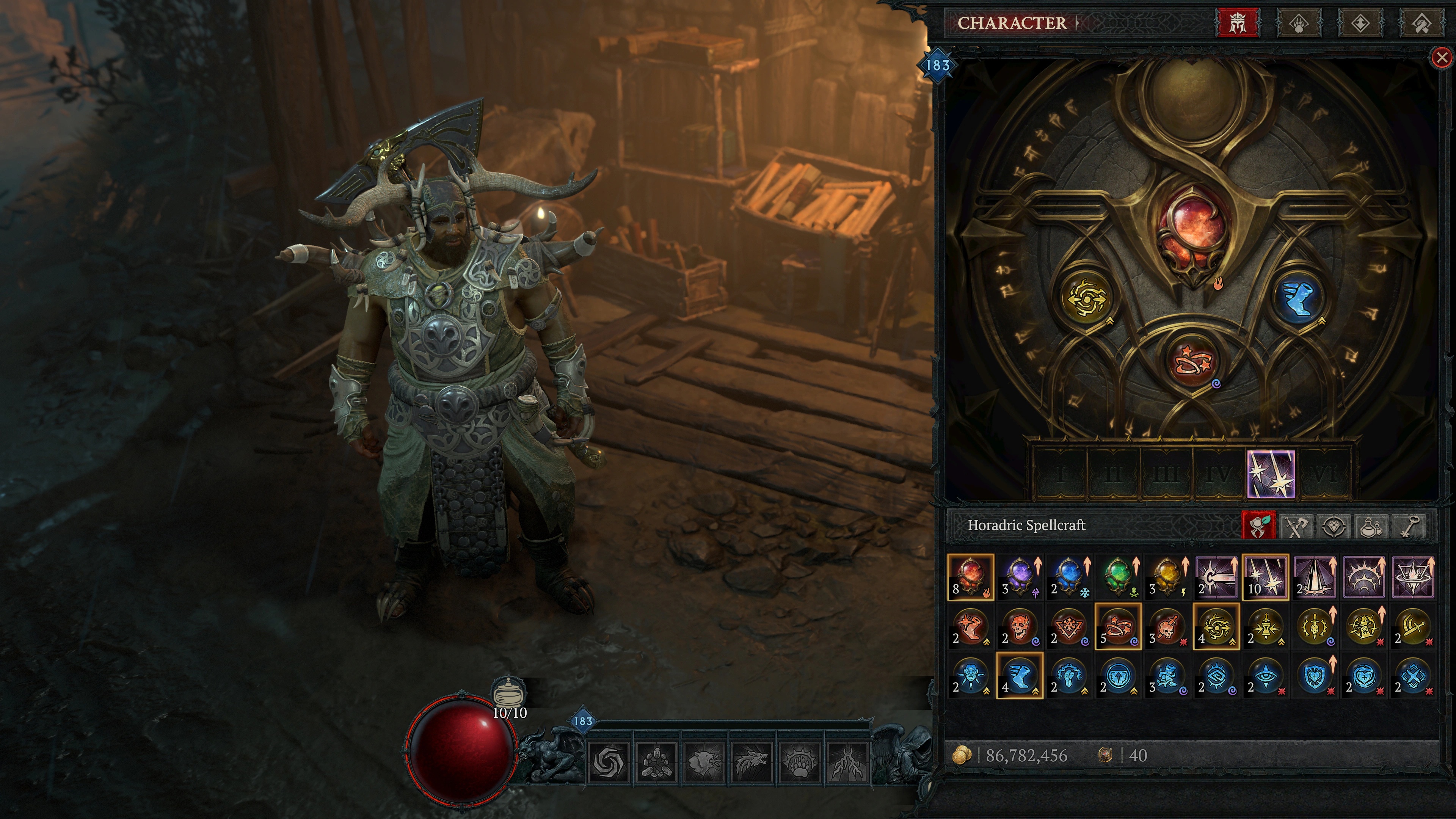This screenshot has height=819, width=1456.
Task: Click the falling stars catalyst with count 10
Action: (1265, 576)
